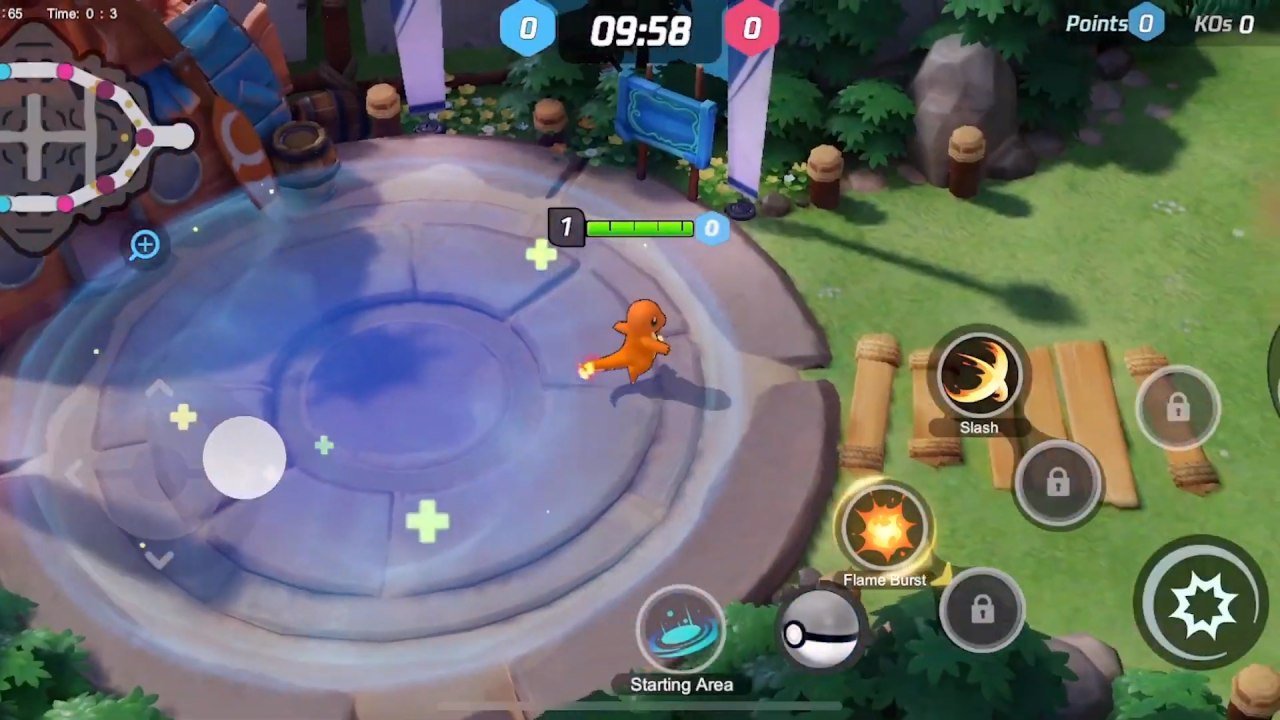Zoom in the minimap with magnifier icon
Image resolution: width=1280 pixels, height=720 pixels.
click(x=145, y=245)
